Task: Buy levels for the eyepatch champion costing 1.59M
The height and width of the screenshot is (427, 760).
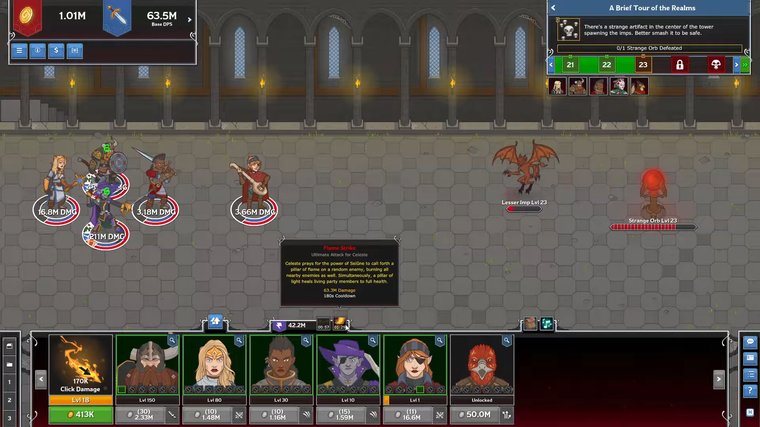Action: coord(338,414)
